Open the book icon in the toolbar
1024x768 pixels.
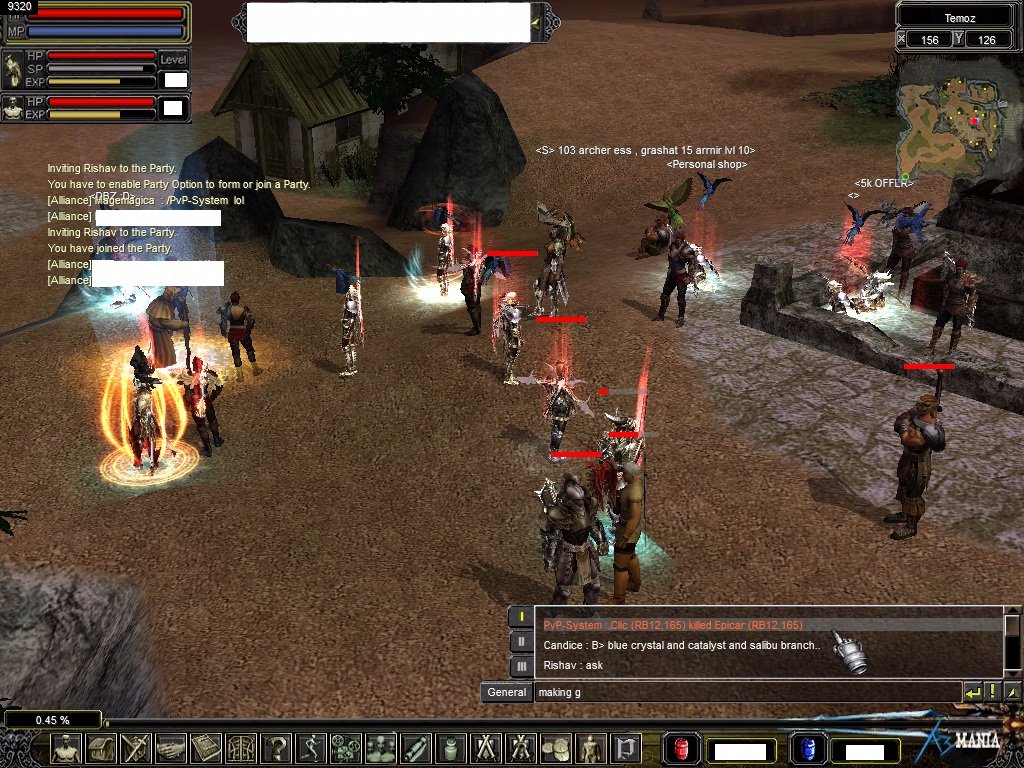coord(206,748)
